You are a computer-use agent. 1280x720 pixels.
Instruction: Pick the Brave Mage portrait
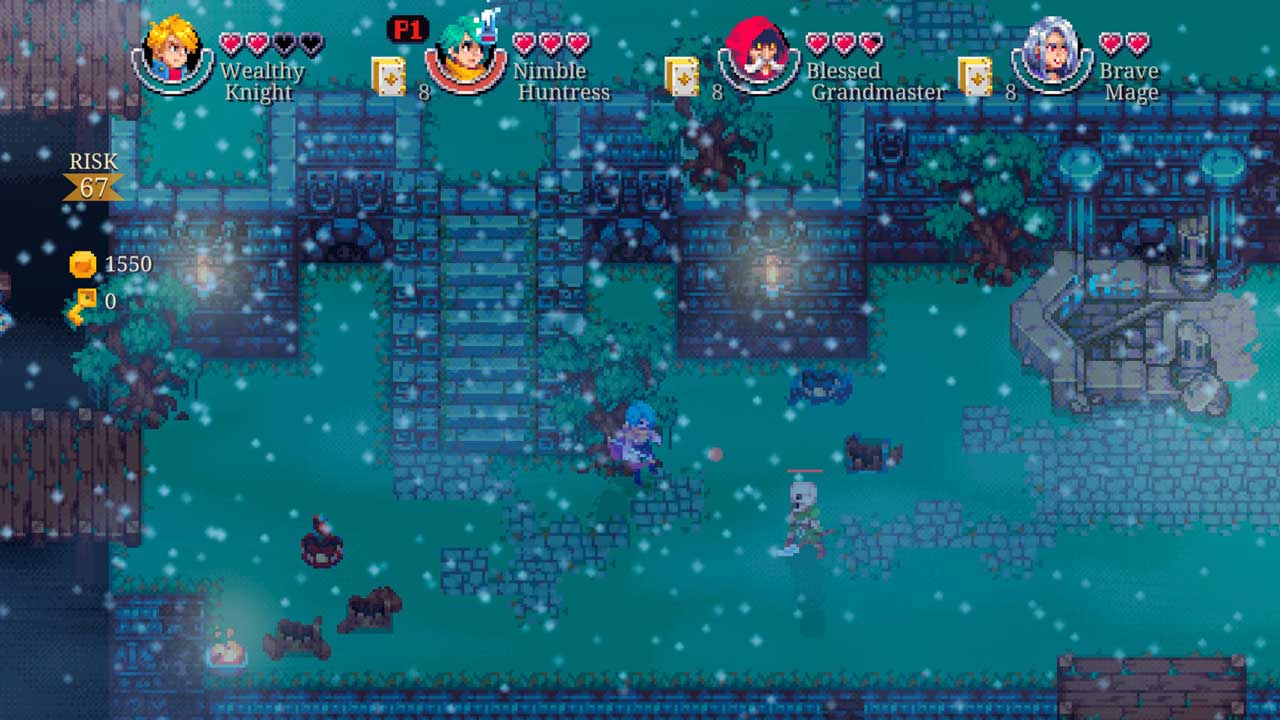(1052, 54)
